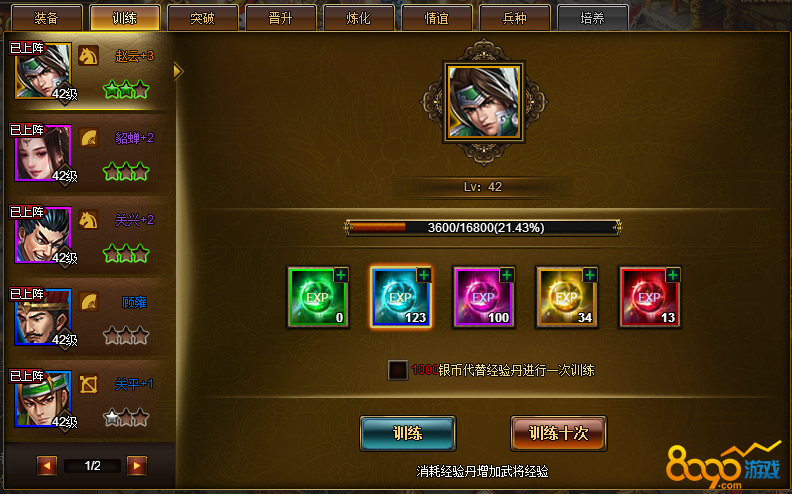Switch to the 装备 tab
The height and width of the screenshot is (494, 792).
tap(46, 18)
